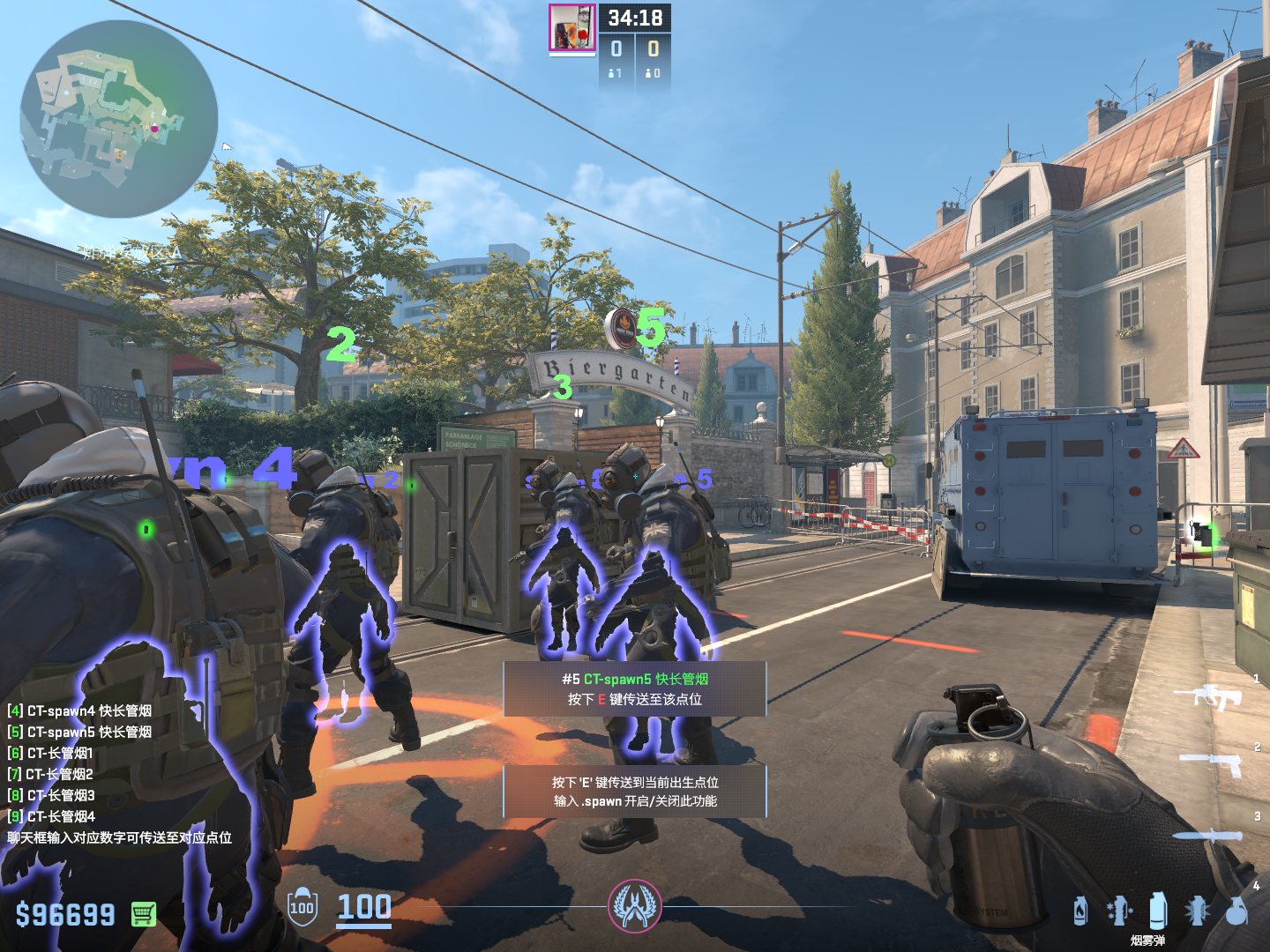
Task: Choose the [5] CT-spawn5 快长管烟 list entry
Action: tap(80, 732)
